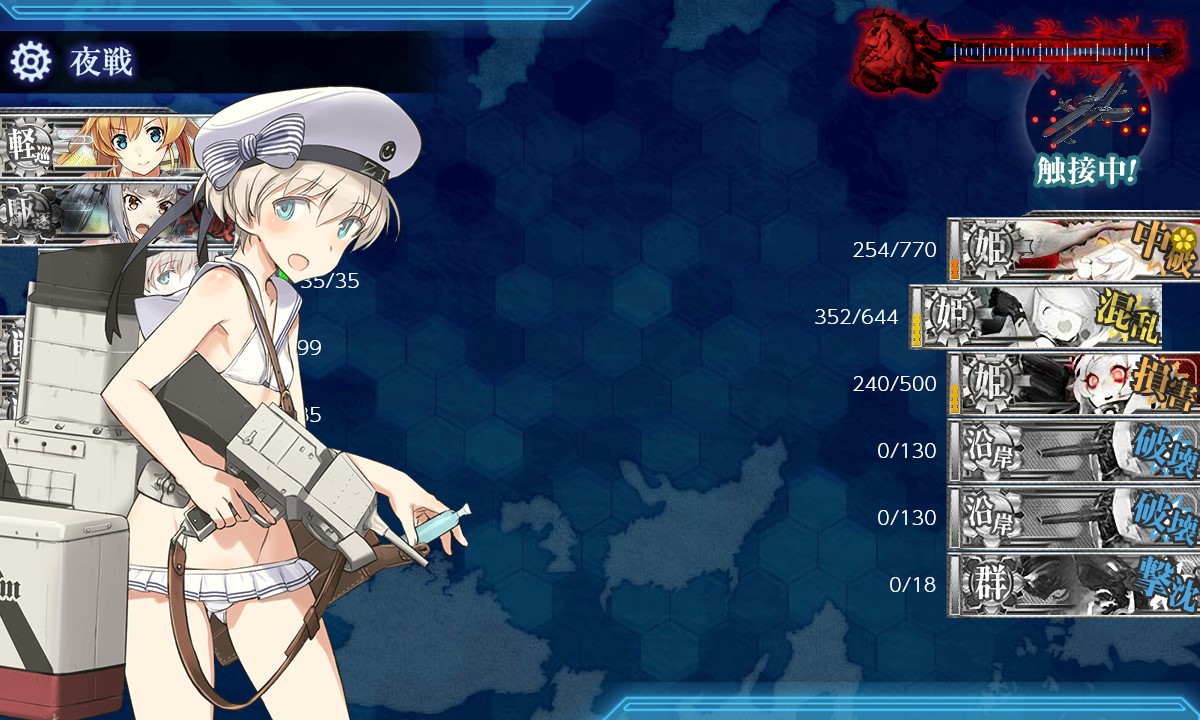The width and height of the screenshot is (1200, 720).
Task: Choose the enemy 姫 banner marked 混乱
Action: 1036,317
